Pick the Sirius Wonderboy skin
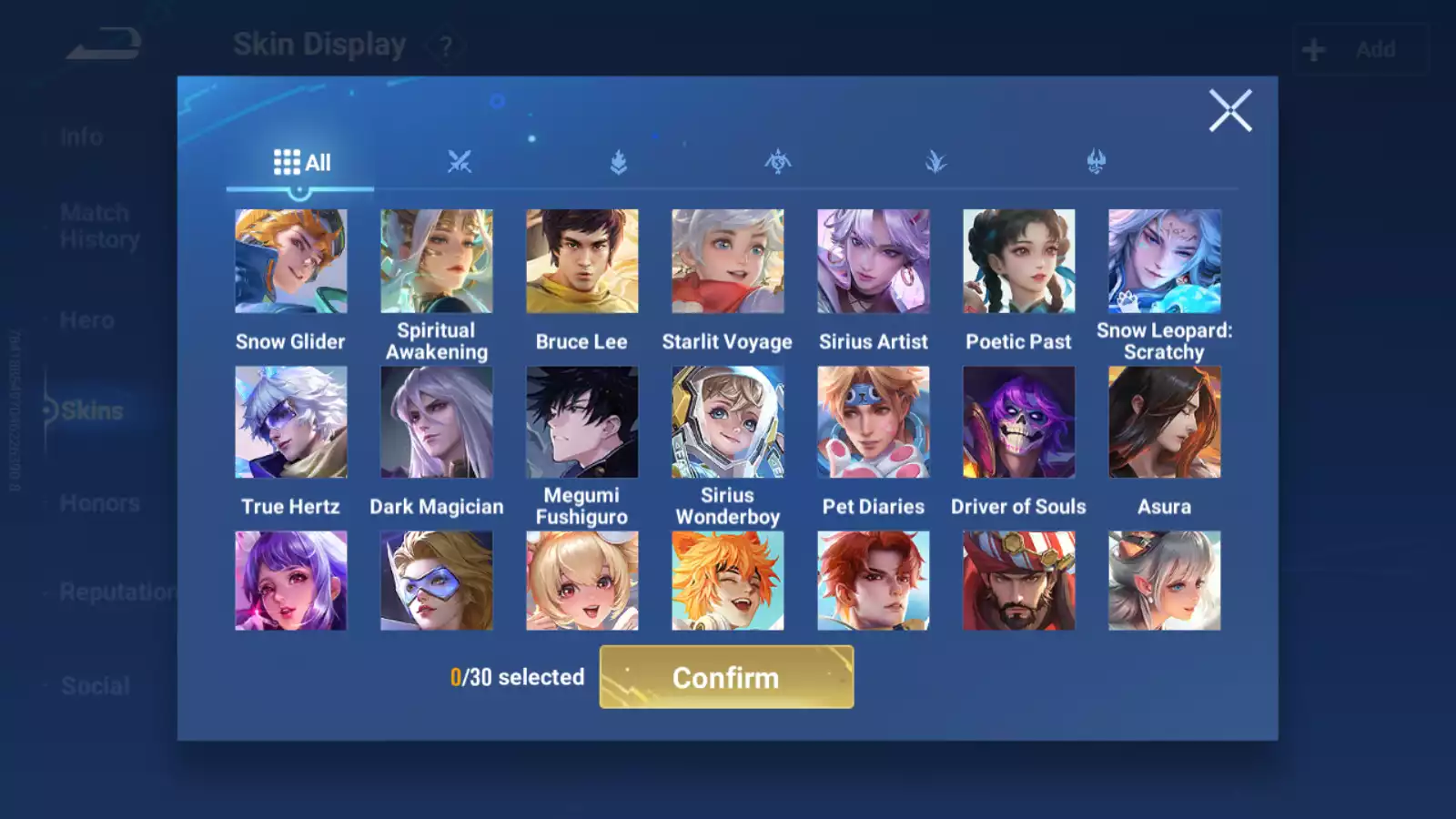1456x819 pixels. (727, 422)
